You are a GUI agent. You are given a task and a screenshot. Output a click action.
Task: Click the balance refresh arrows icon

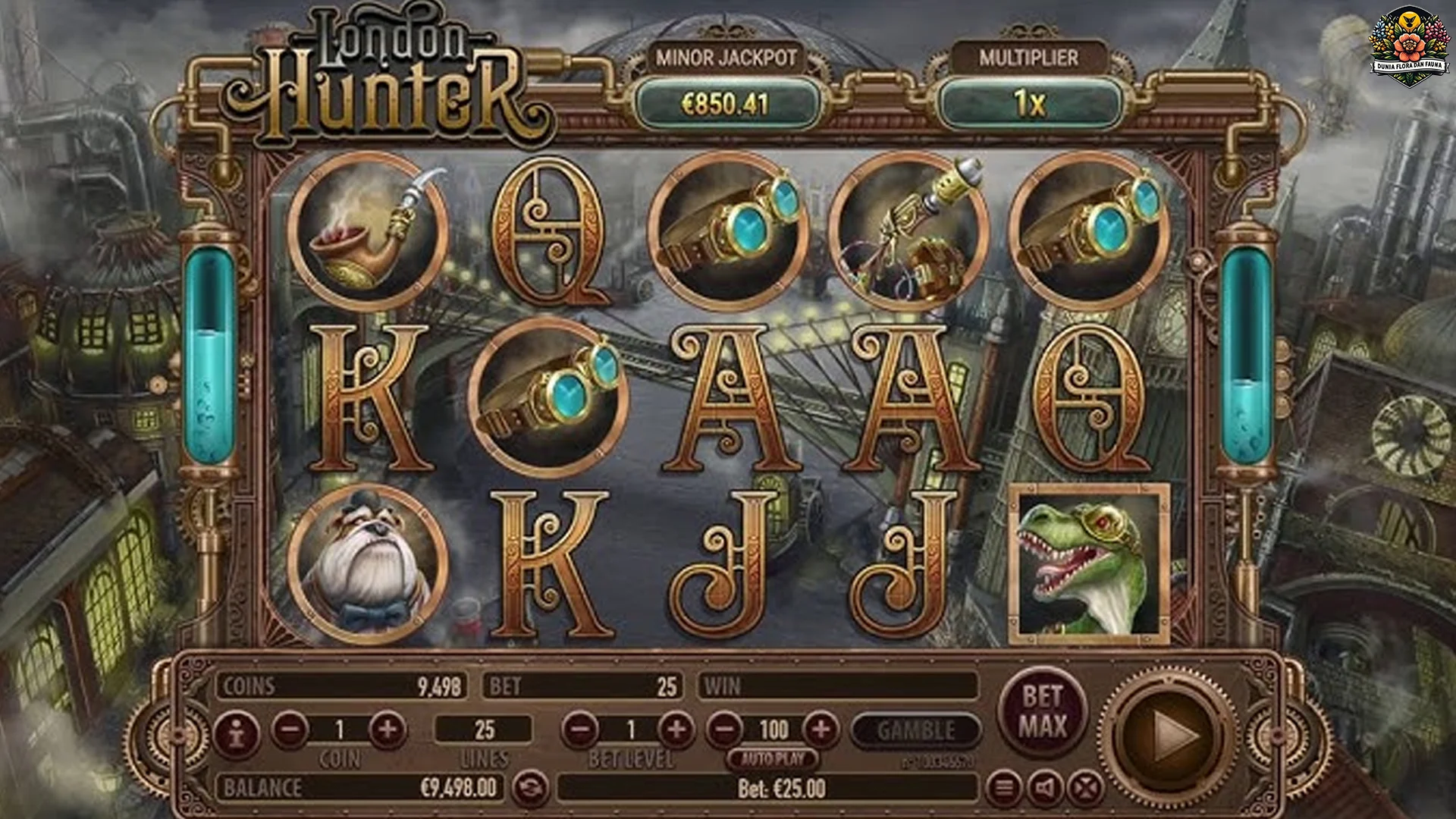tap(529, 789)
